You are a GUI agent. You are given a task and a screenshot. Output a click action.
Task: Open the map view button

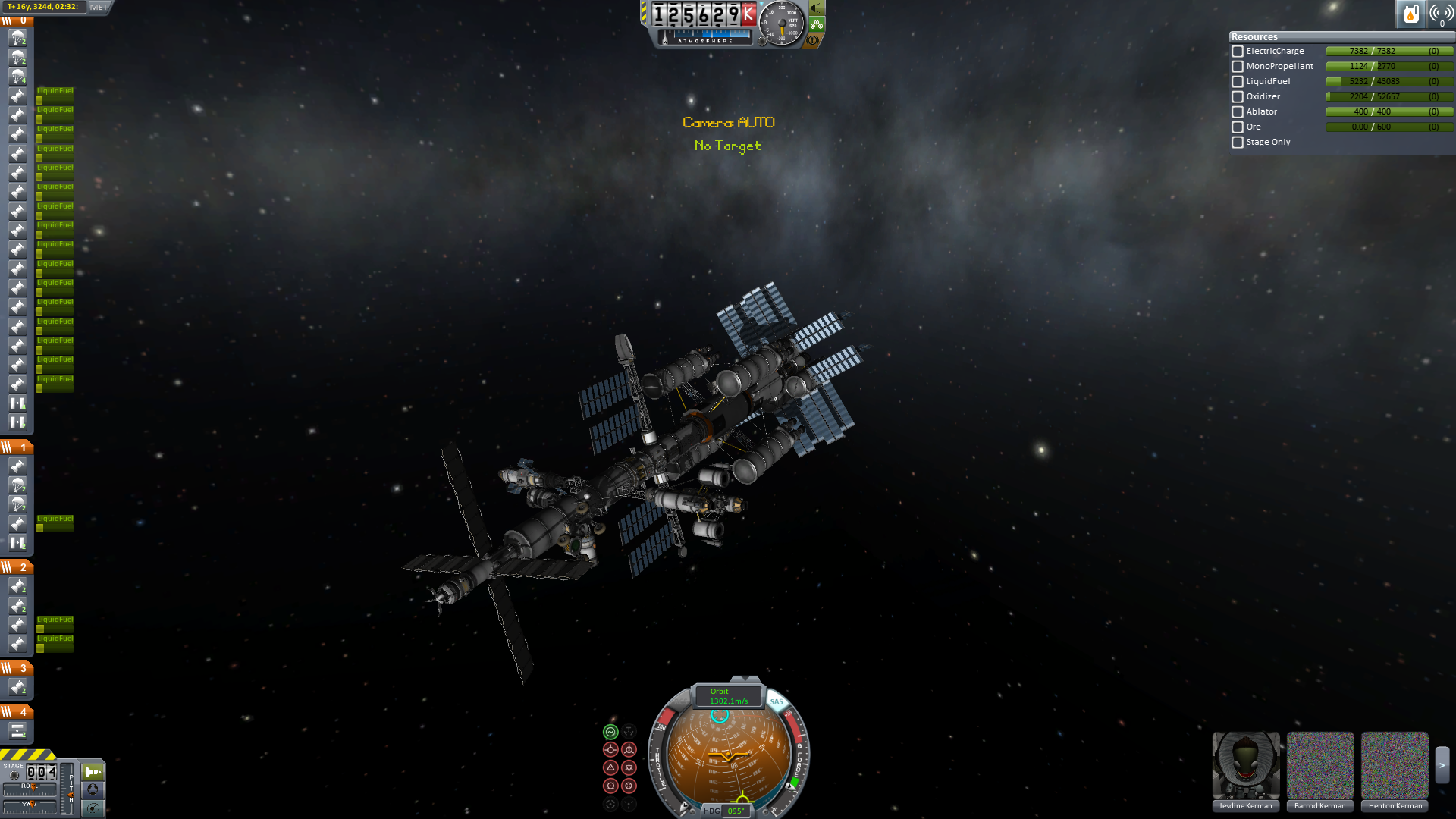click(x=93, y=808)
